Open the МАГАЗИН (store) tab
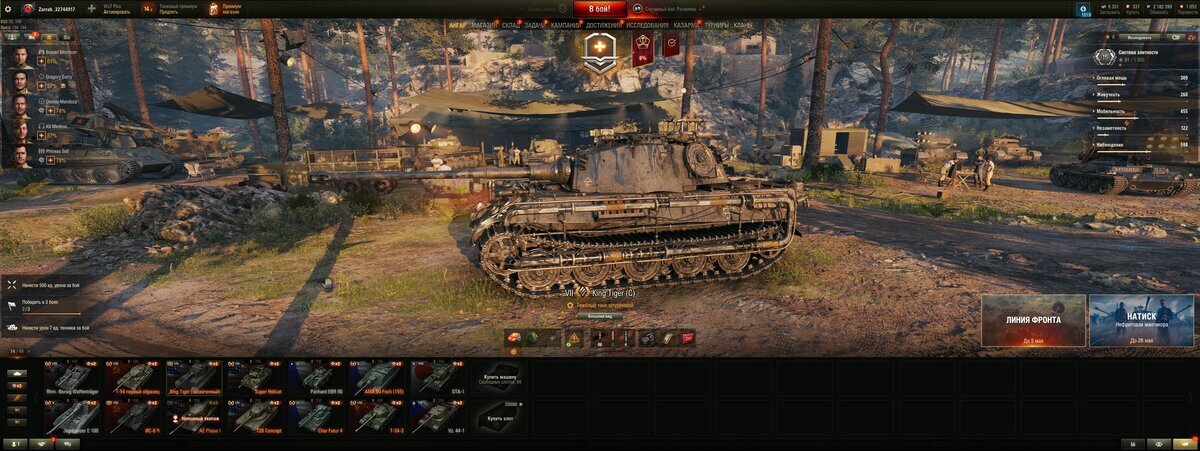This screenshot has width=1200, height=451. [484, 25]
